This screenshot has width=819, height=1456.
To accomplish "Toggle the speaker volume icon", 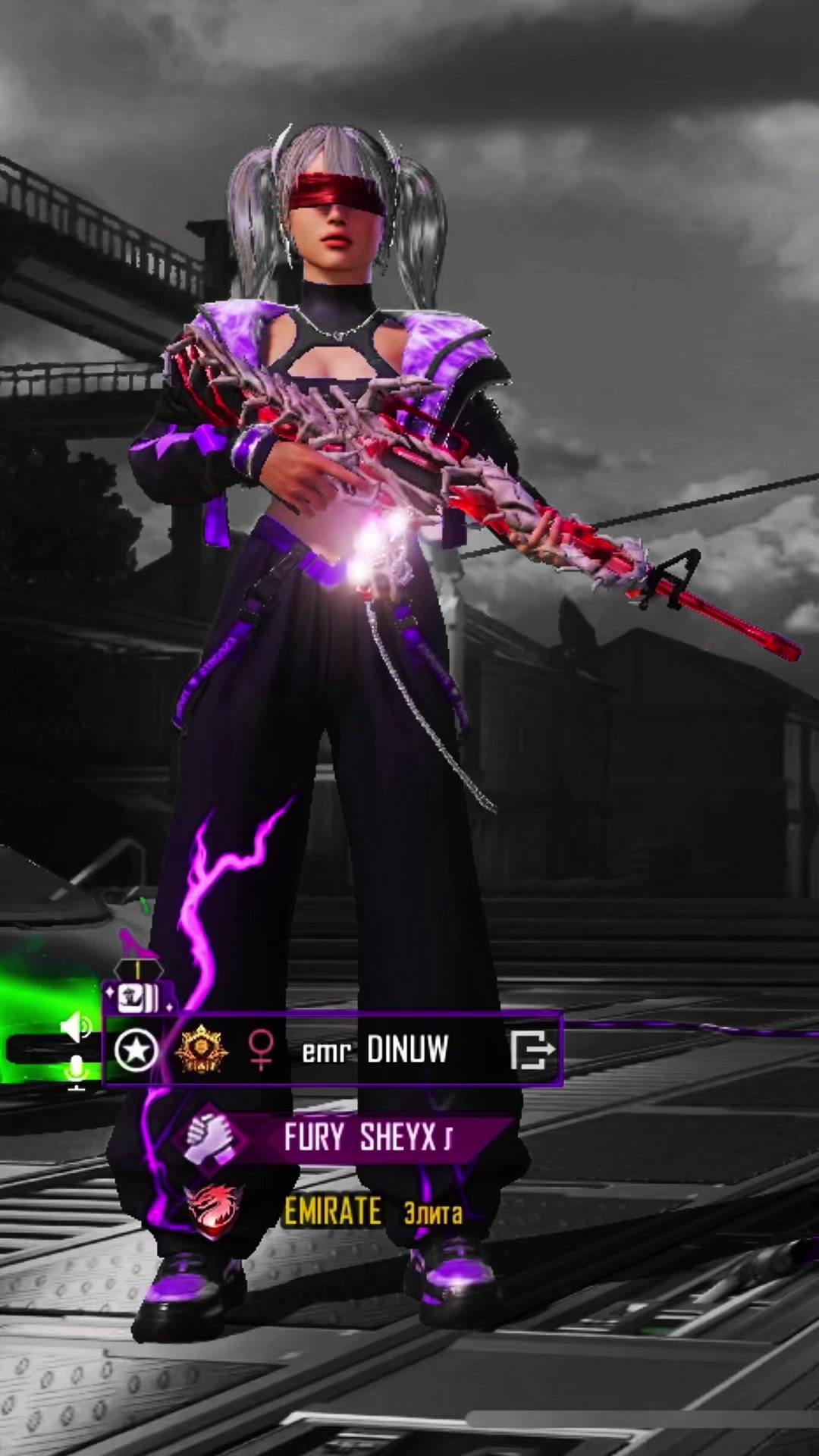I will coord(76,1028).
